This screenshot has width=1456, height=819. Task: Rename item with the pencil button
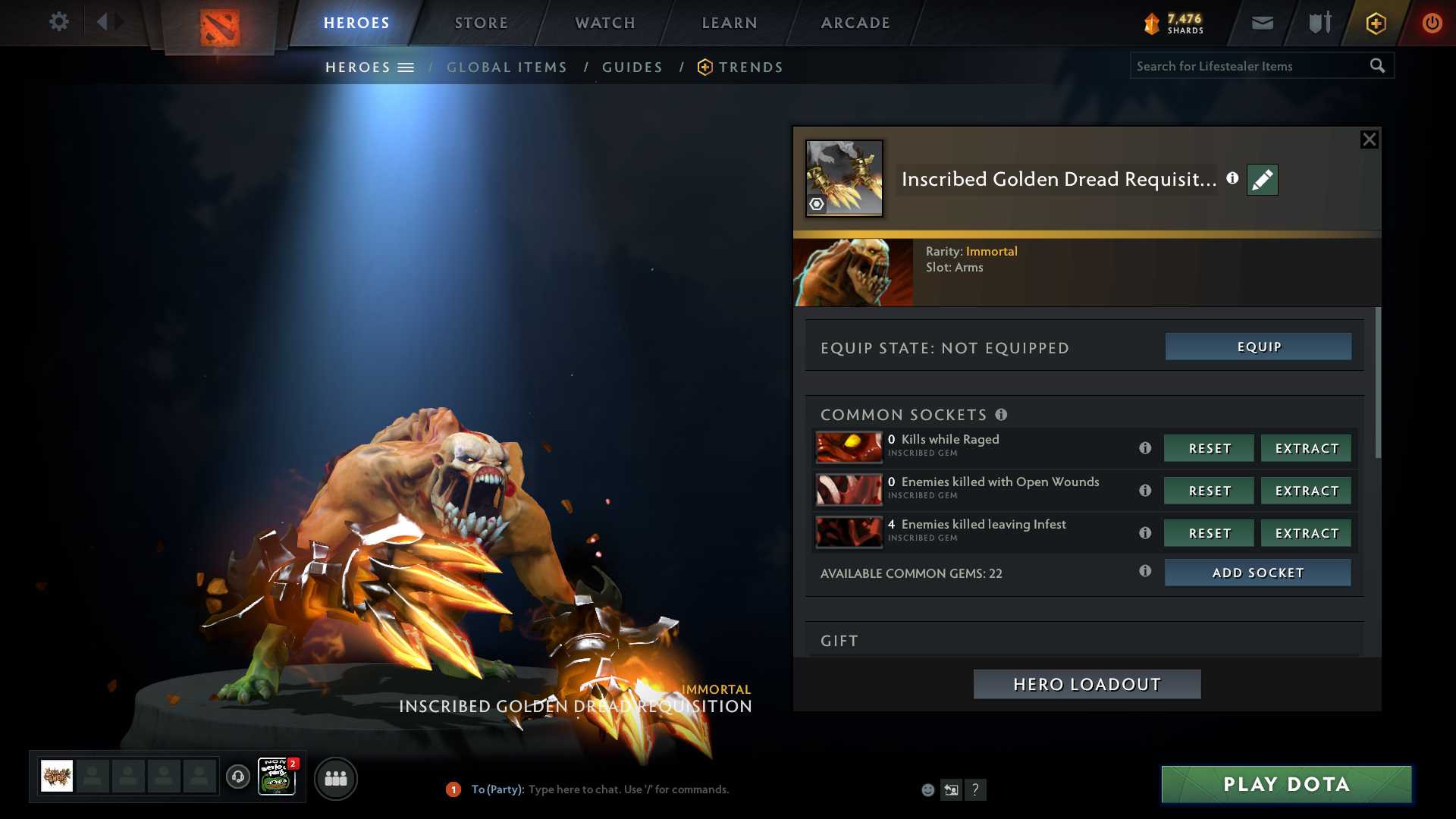coord(1262,180)
